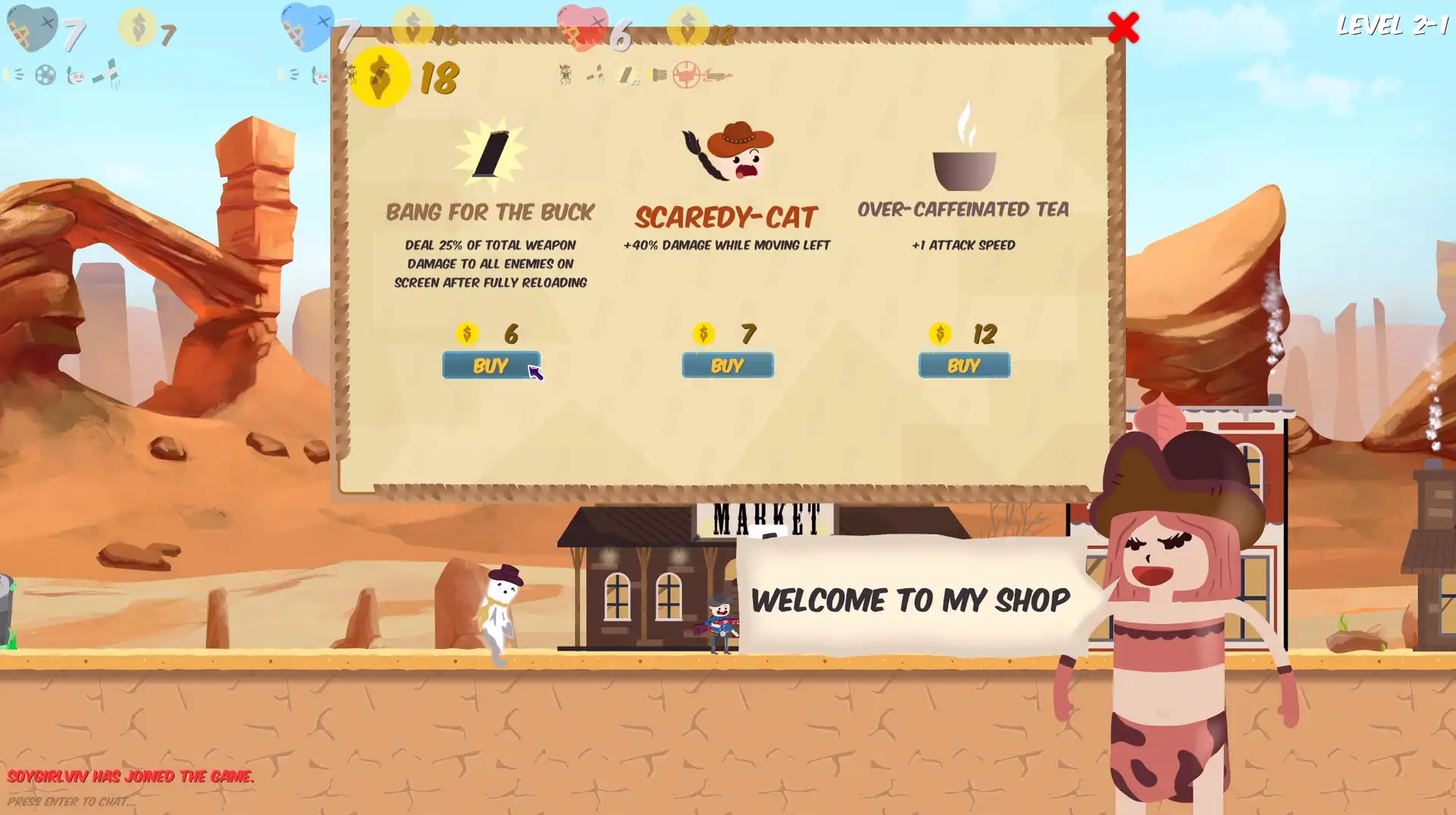
Task: Click the revolver cylinder icon in the top-left HUD
Action: click(x=45, y=76)
